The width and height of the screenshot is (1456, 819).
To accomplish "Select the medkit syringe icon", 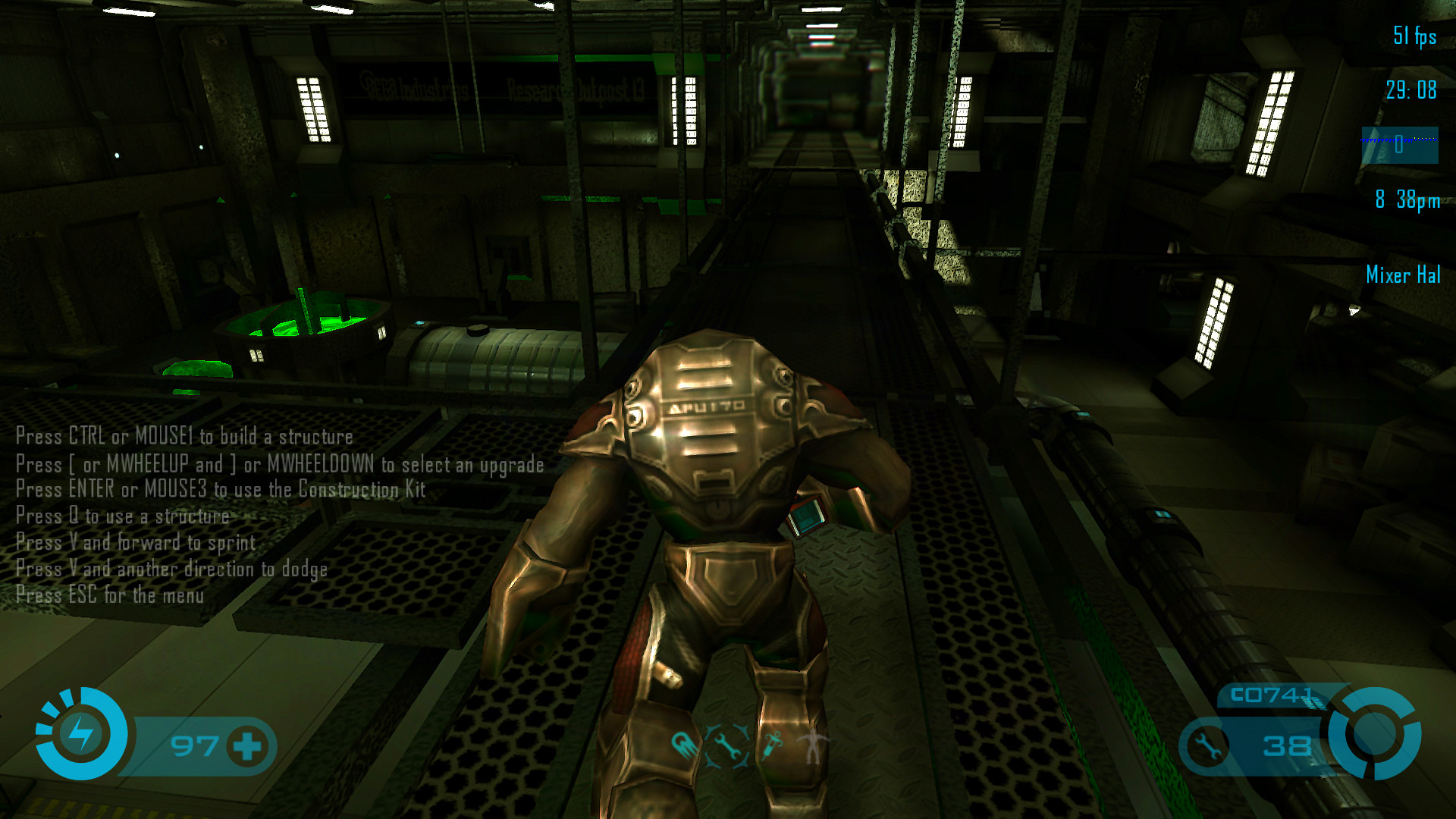I will click(773, 745).
